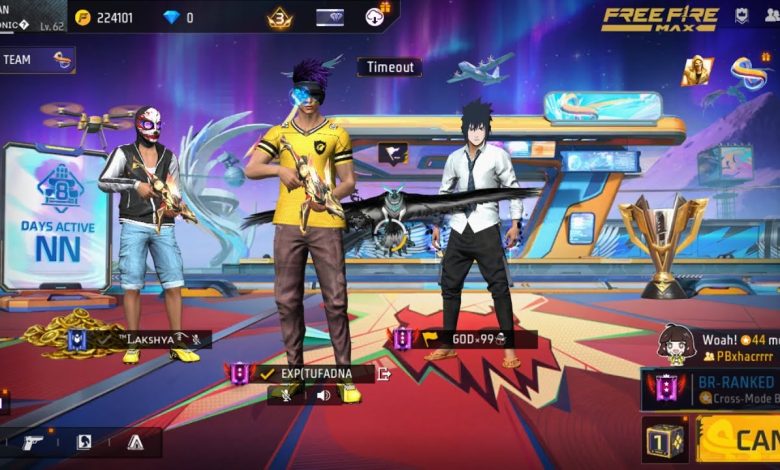Open the Days Active event banner
The image size is (780, 470).
pos(57,215)
